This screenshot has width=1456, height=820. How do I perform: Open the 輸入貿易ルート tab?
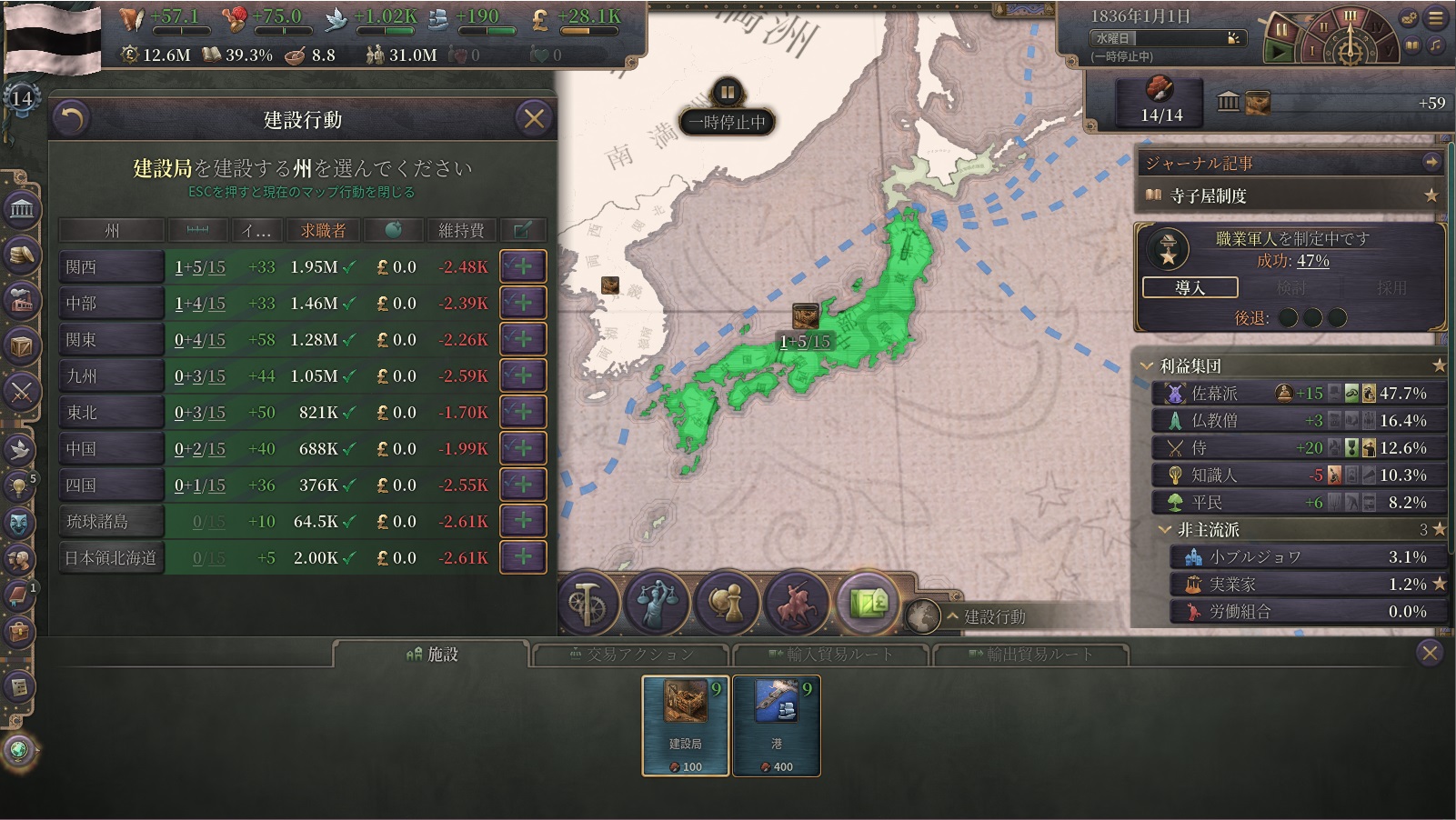(830, 655)
